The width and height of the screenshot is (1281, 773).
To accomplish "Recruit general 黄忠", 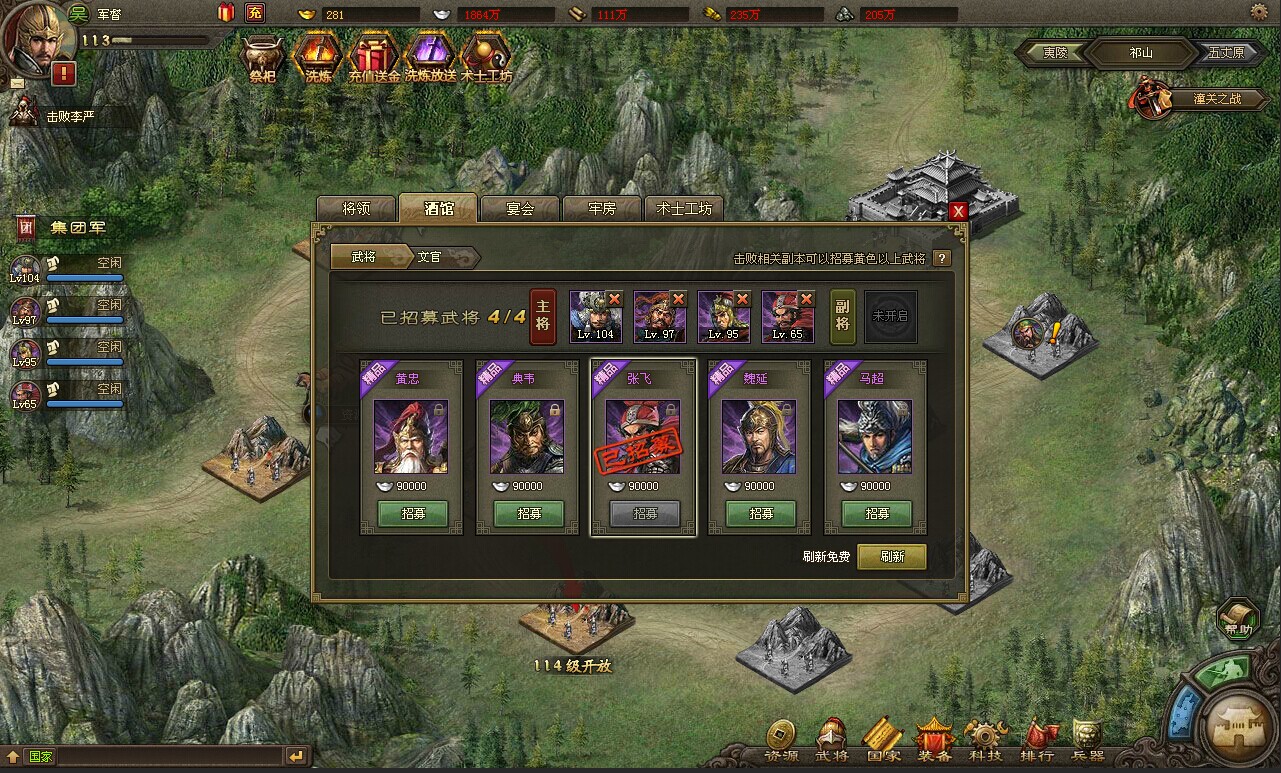I will [x=412, y=513].
